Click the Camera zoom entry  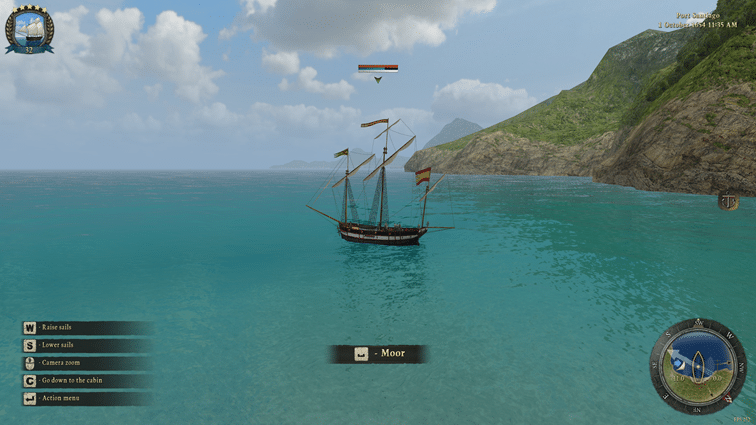pyautogui.click(x=60, y=362)
